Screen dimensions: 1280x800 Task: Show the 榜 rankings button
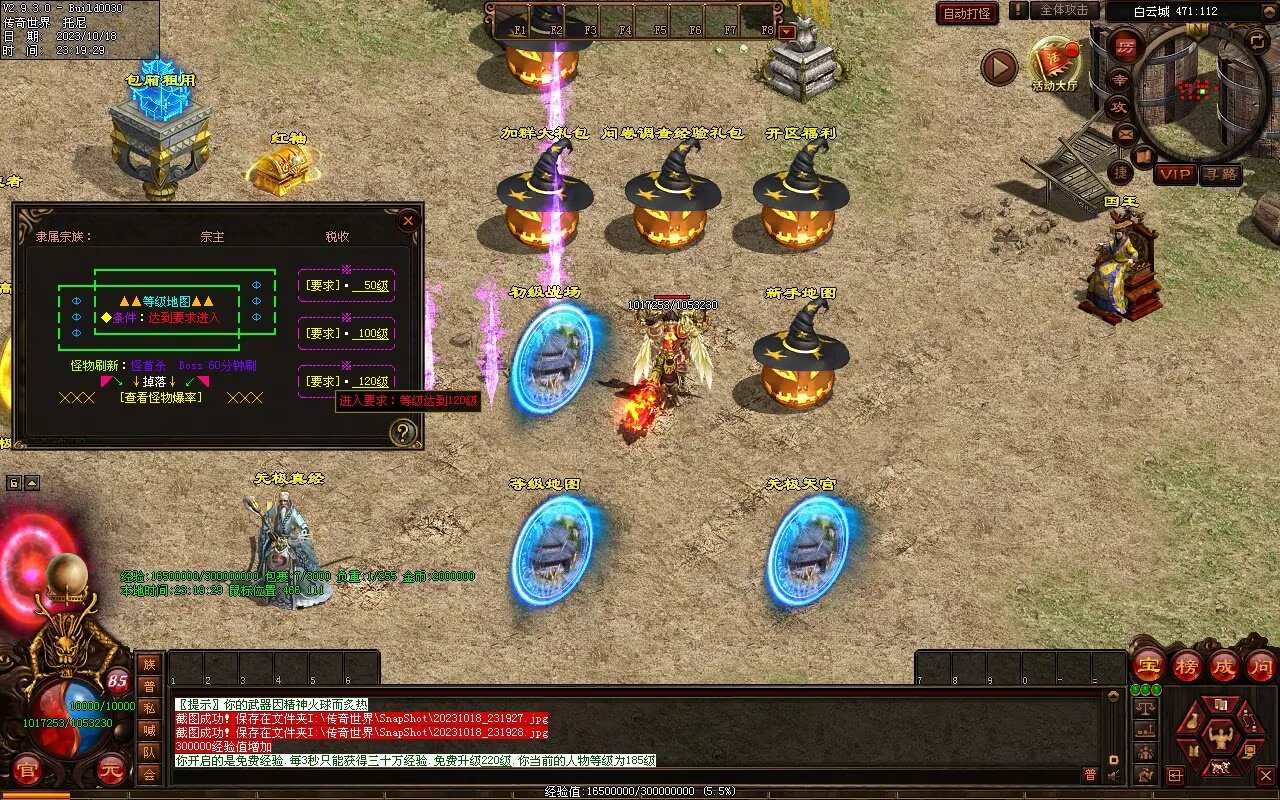[1187, 665]
